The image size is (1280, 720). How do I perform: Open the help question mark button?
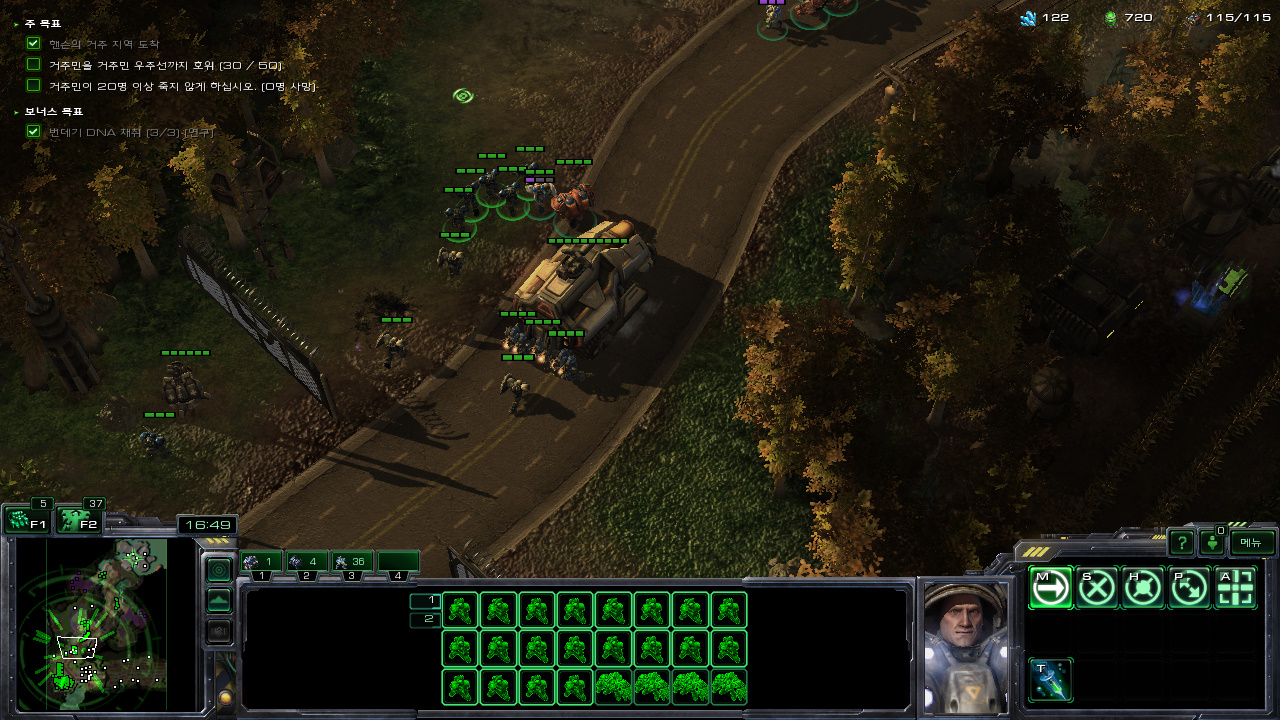pyautogui.click(x=1181, y=543)
